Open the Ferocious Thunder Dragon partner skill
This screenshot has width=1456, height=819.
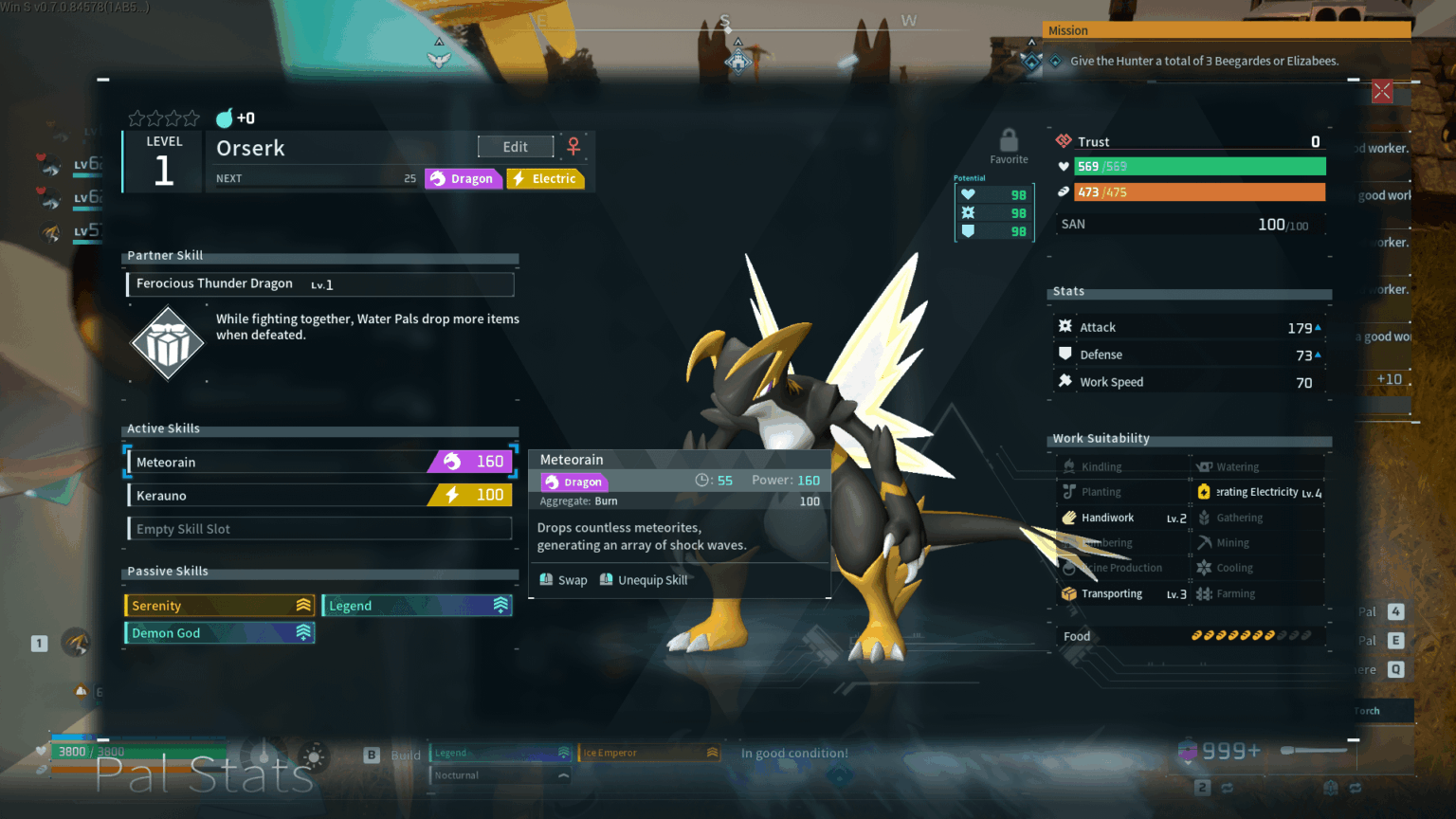coord(320,284)
